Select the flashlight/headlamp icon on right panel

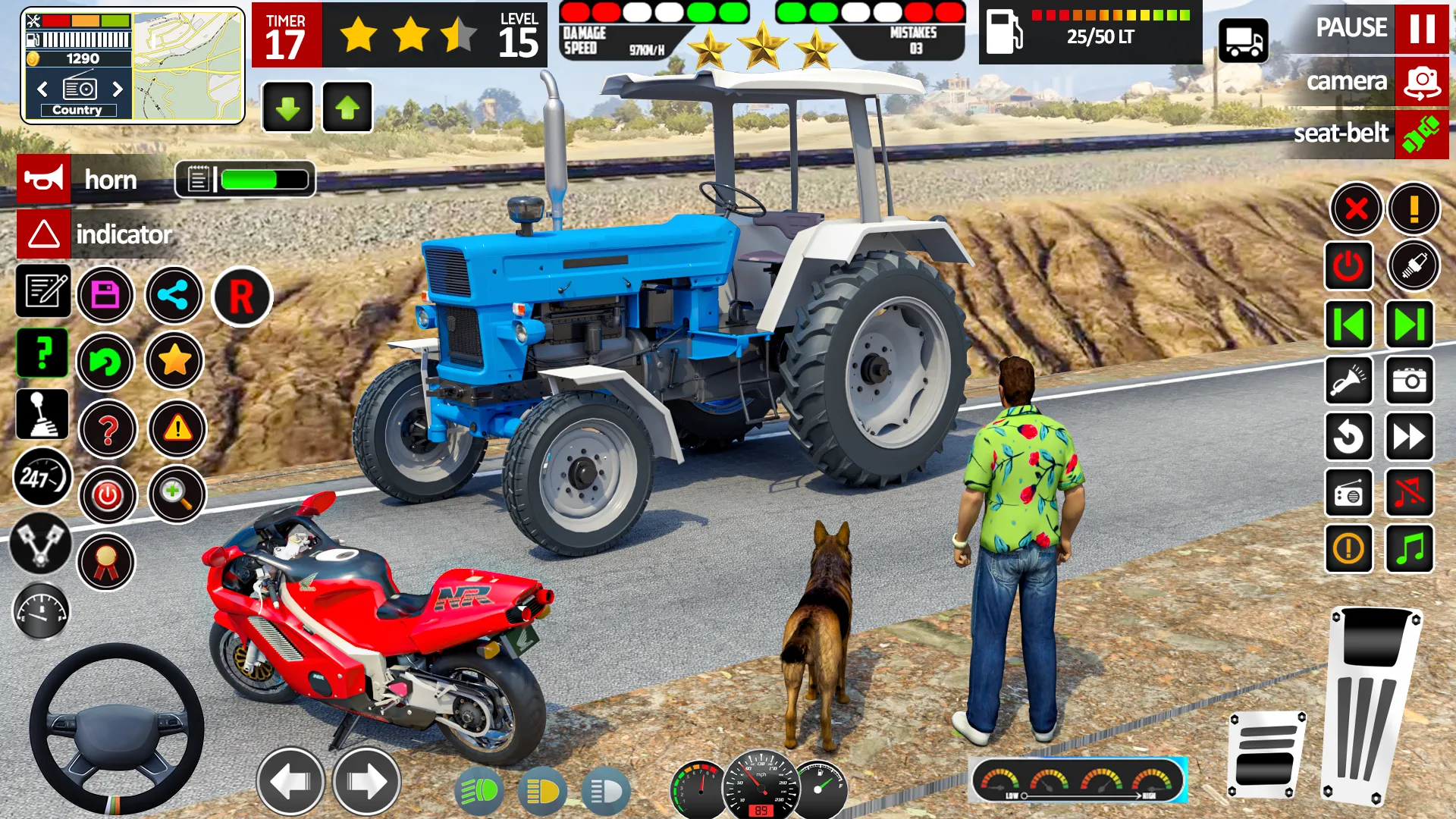pyautogui.click(x=1350, y=381)
